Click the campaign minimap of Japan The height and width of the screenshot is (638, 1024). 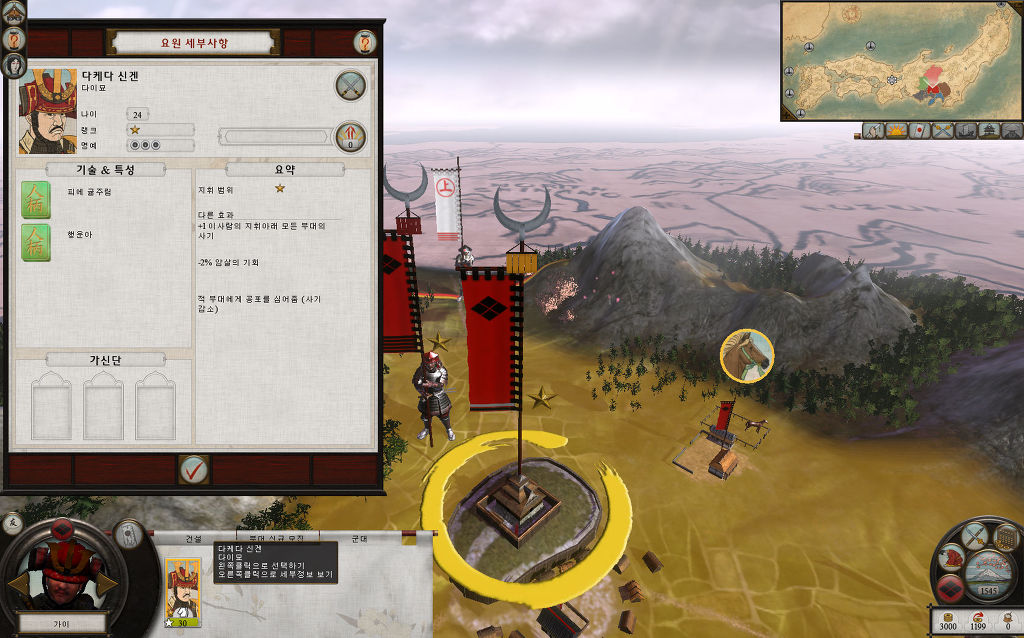901,60
